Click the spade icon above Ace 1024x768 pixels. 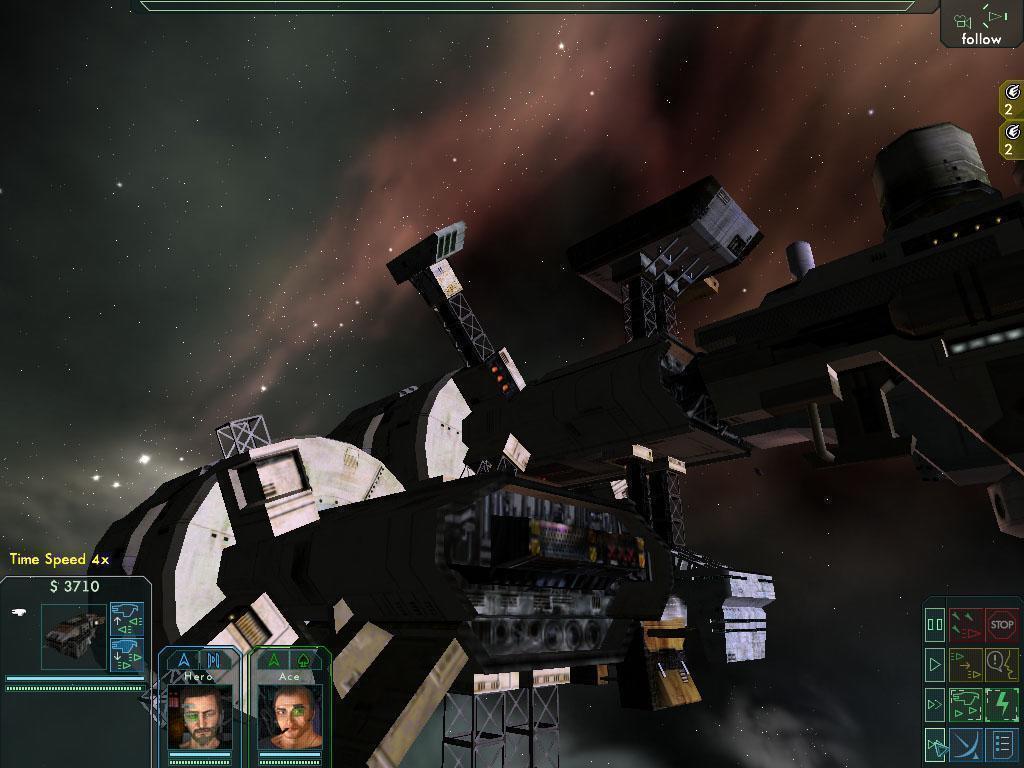(x=301, y=660)
